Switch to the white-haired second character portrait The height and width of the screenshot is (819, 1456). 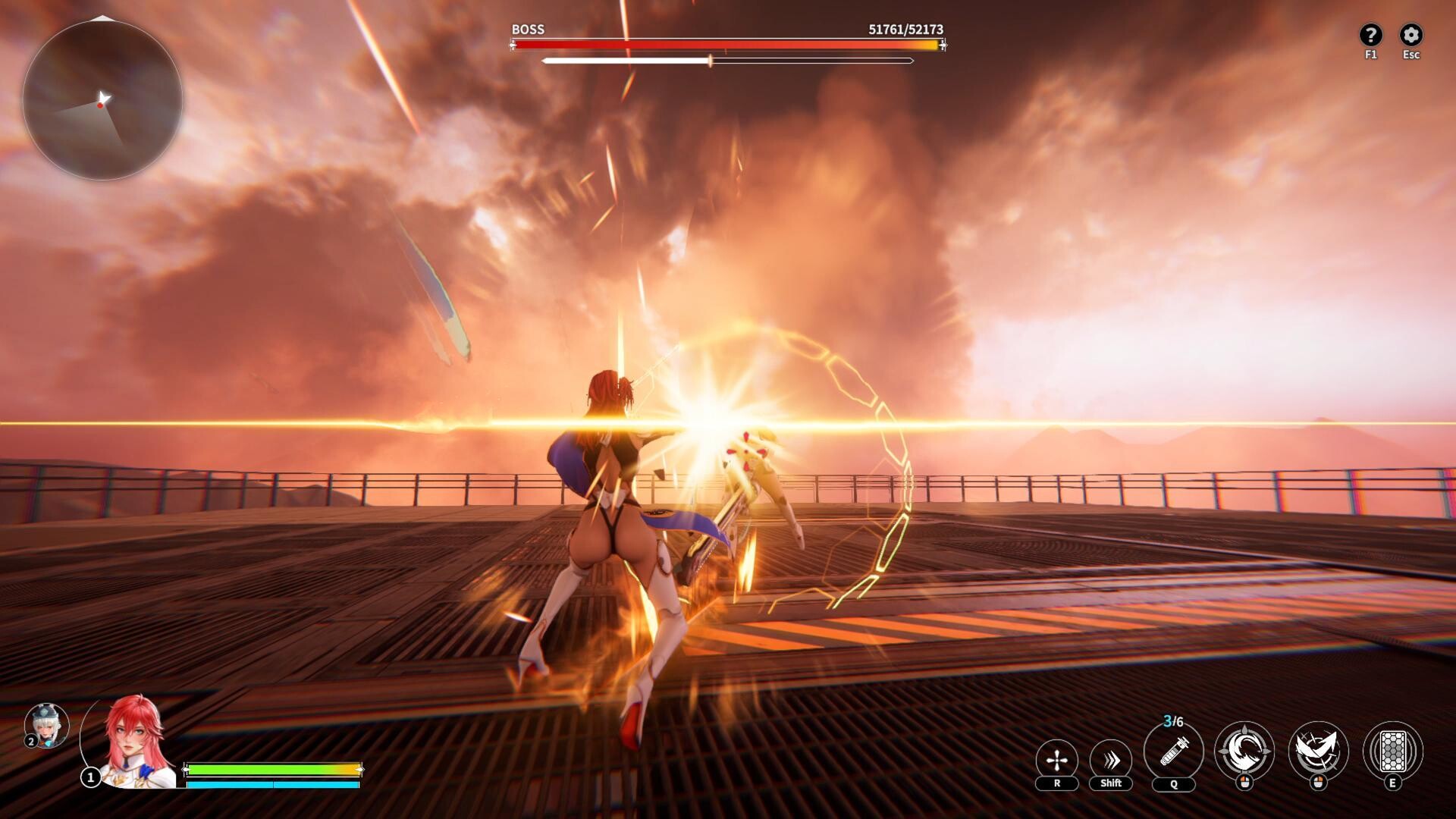[x=47, y=725]
